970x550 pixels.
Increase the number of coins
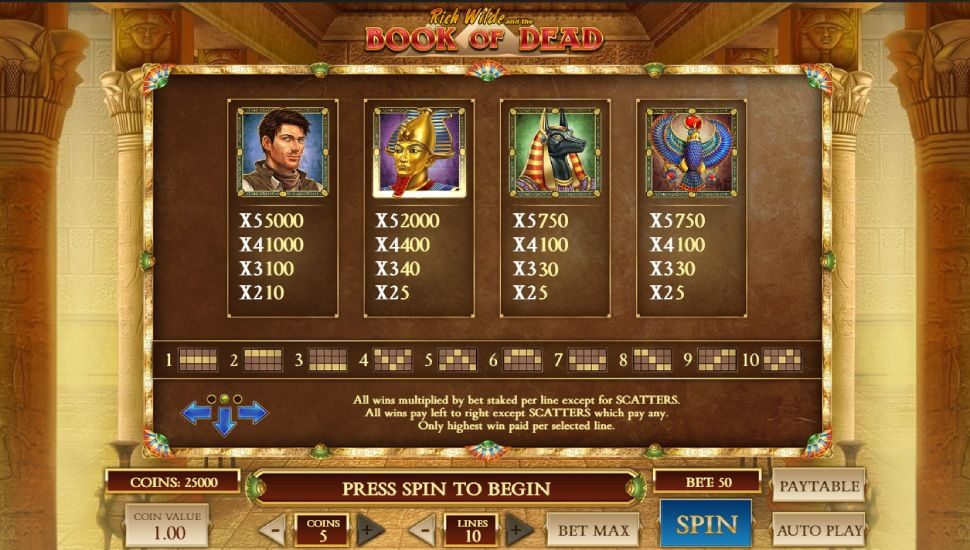tap(370, 529)
